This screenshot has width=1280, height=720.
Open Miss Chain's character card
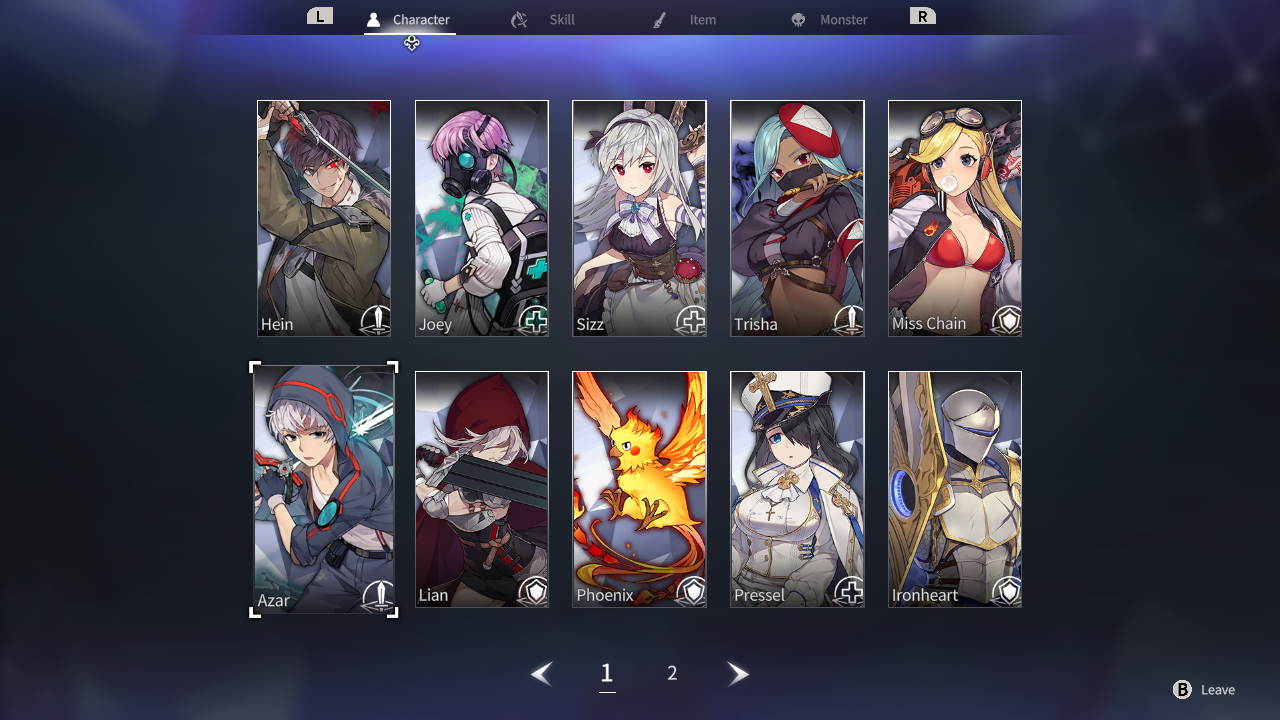[x=955, y=218]
